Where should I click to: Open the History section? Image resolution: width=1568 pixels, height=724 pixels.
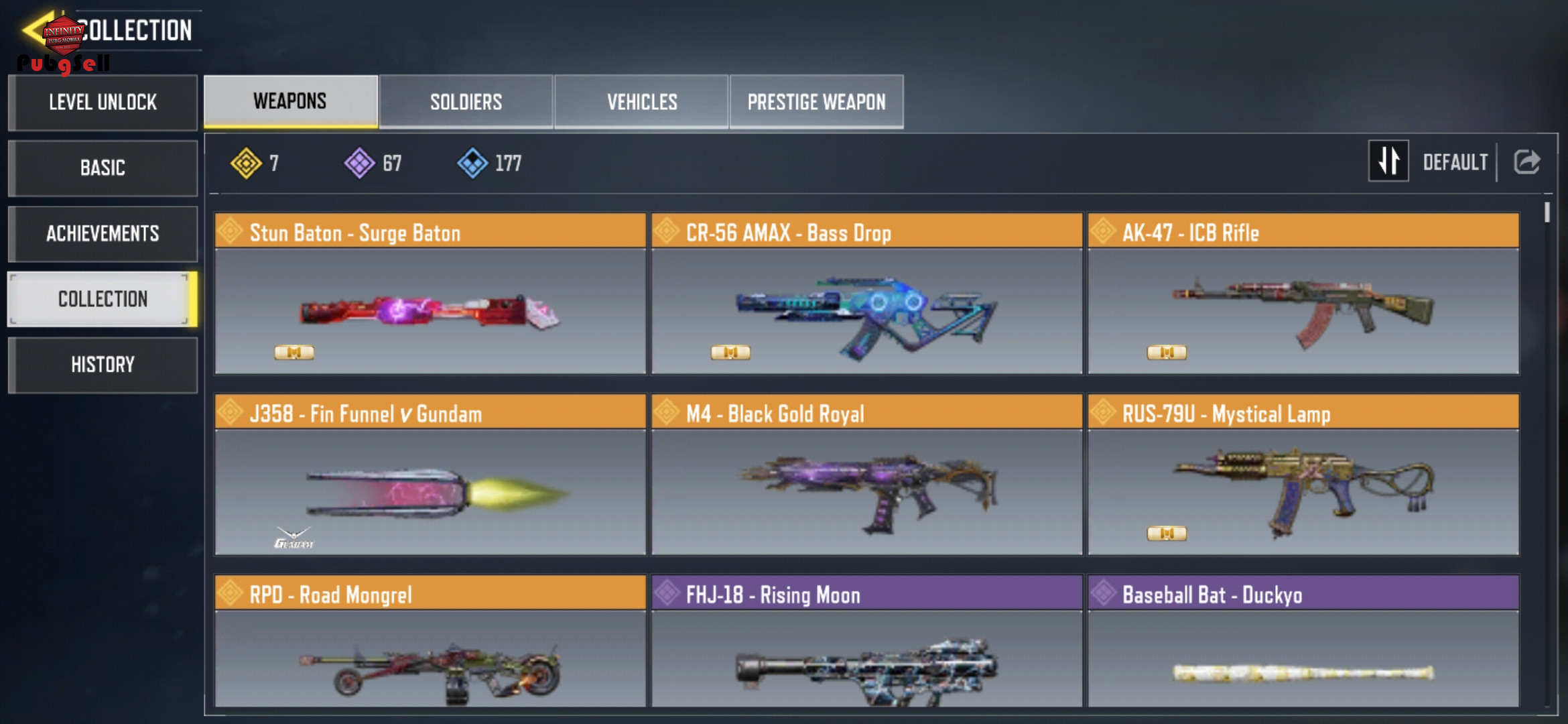pyautogui.click(x=103, y=365)
